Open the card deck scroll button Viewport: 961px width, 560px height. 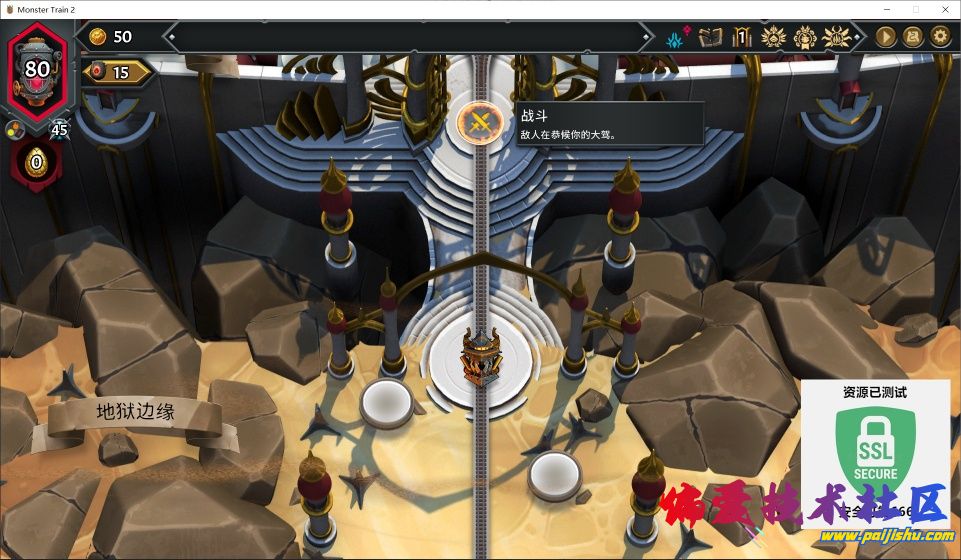pos(913,37)
